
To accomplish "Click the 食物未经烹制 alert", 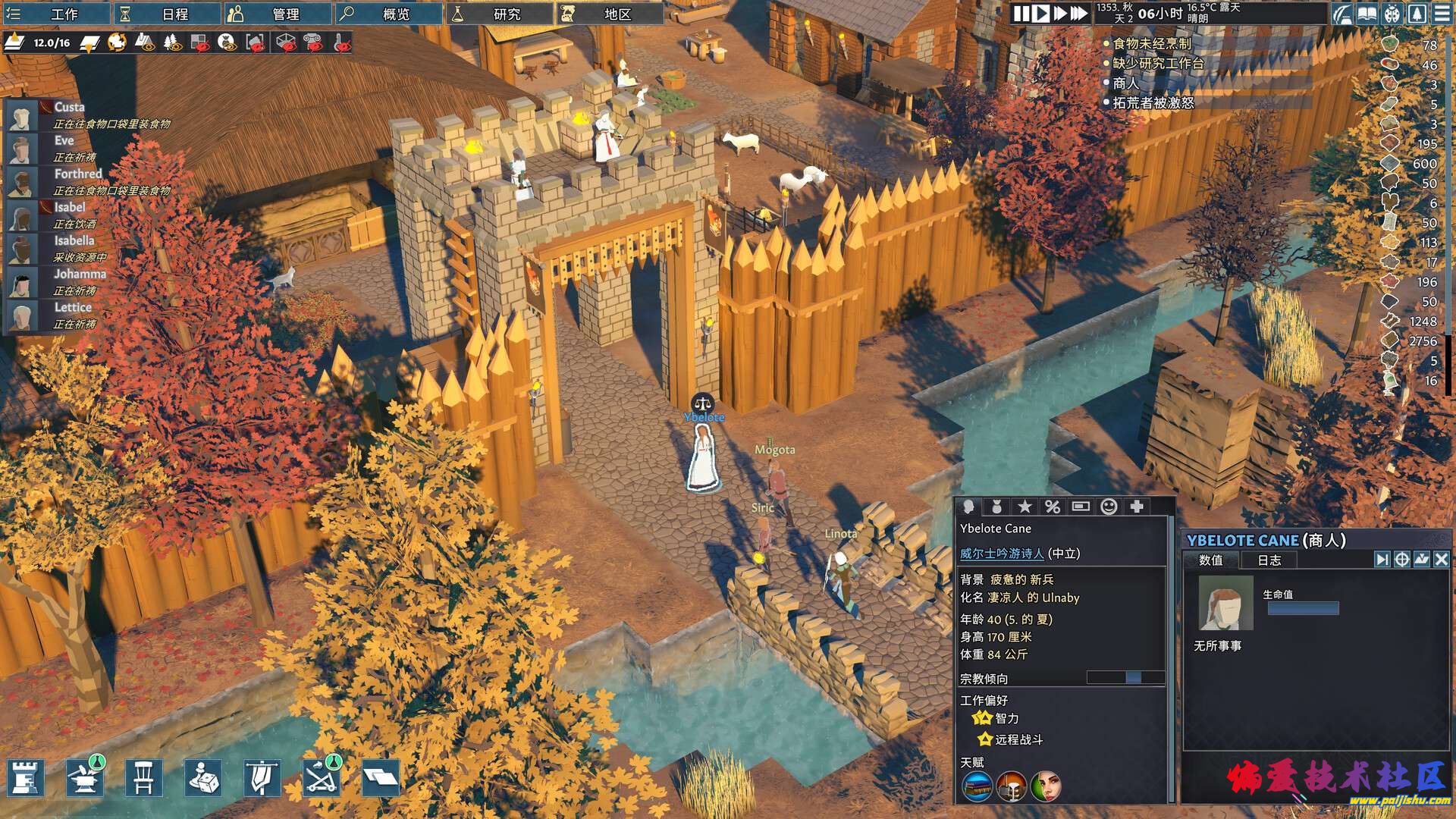I will 1151,44.
